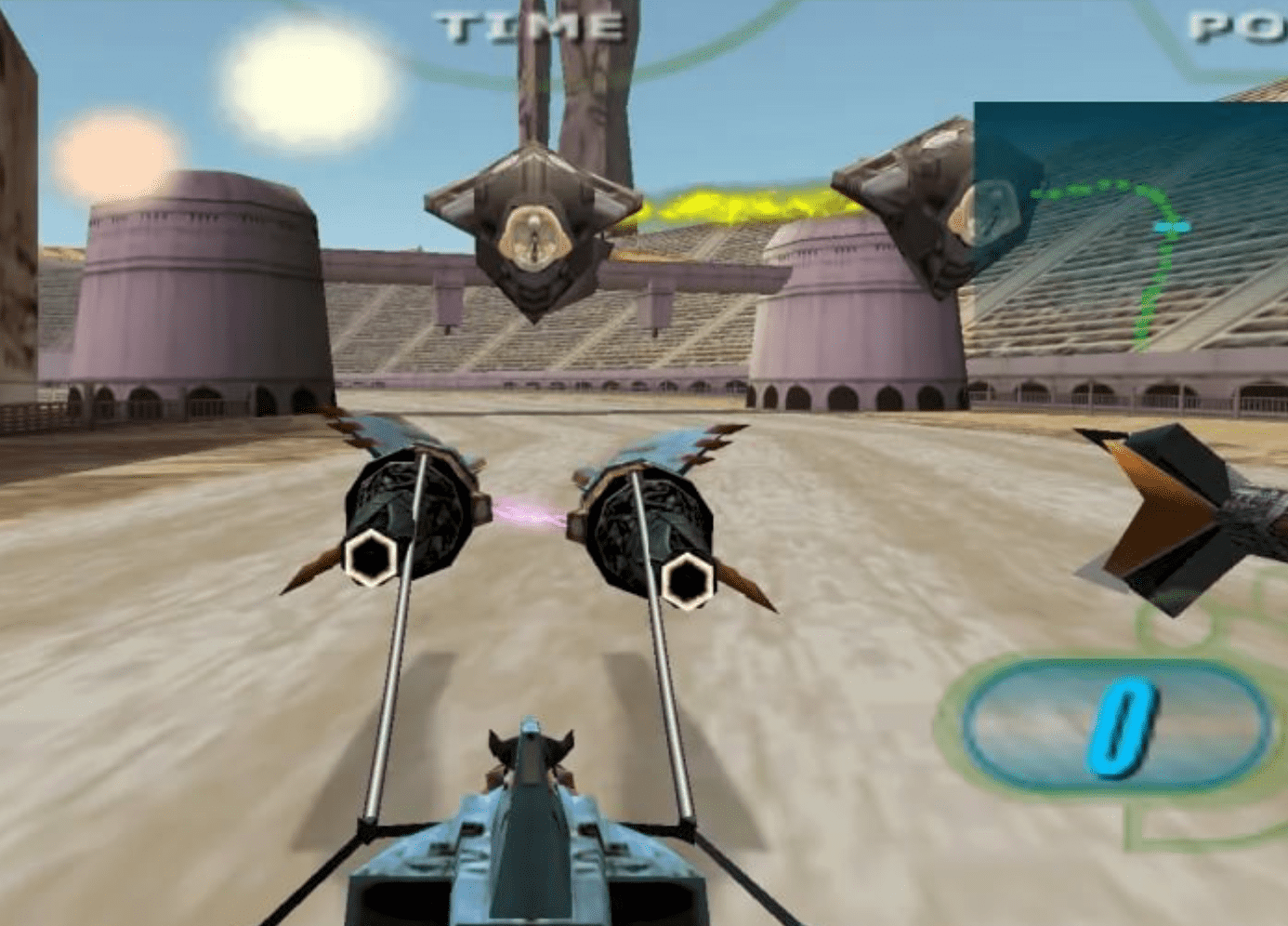Select the hexagonal exhaust of the left engine
The height and width of the screenshot is (926, 1288).
371,558
